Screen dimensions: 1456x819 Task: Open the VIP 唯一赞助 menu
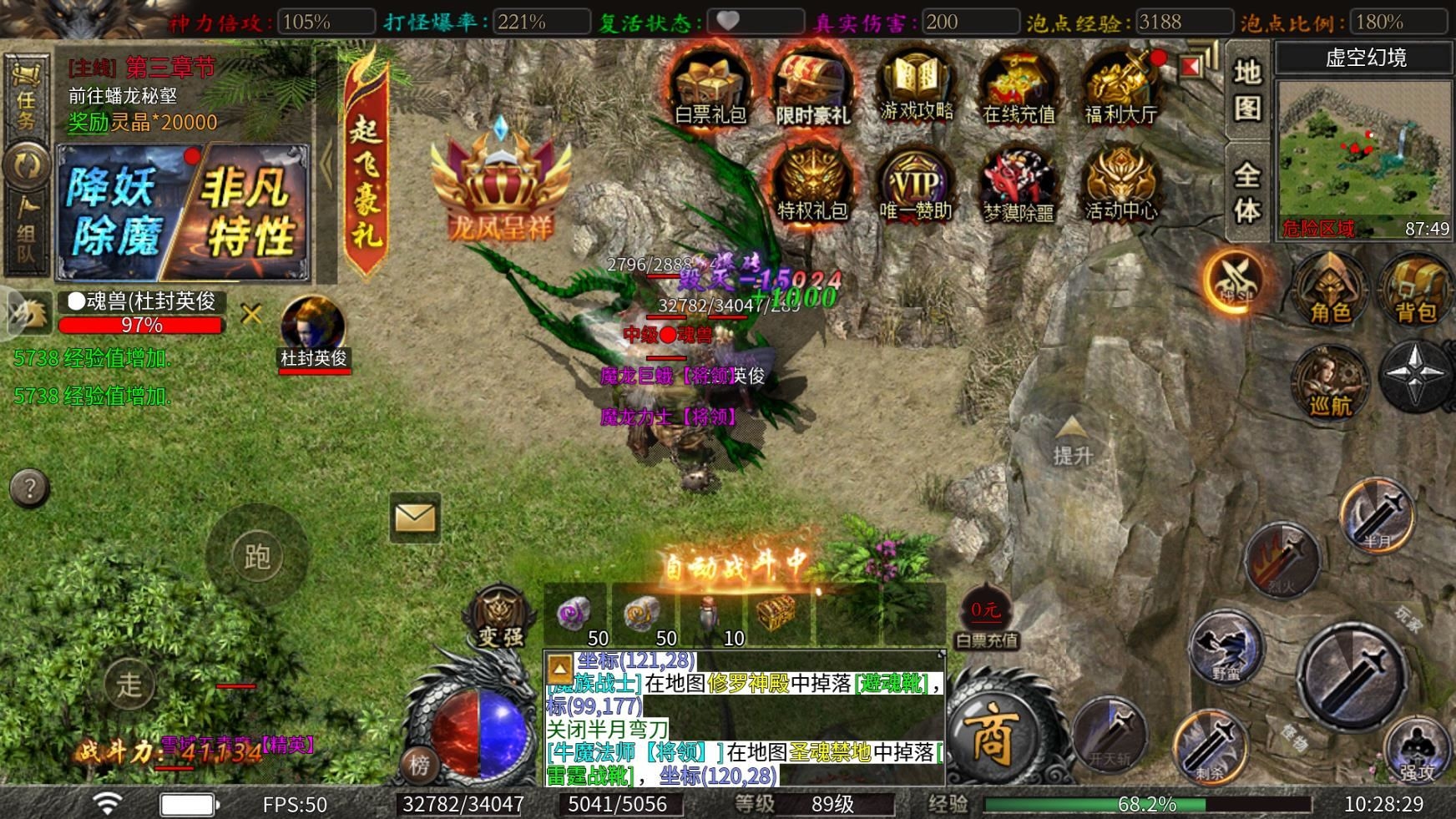[x=916, y=184]
